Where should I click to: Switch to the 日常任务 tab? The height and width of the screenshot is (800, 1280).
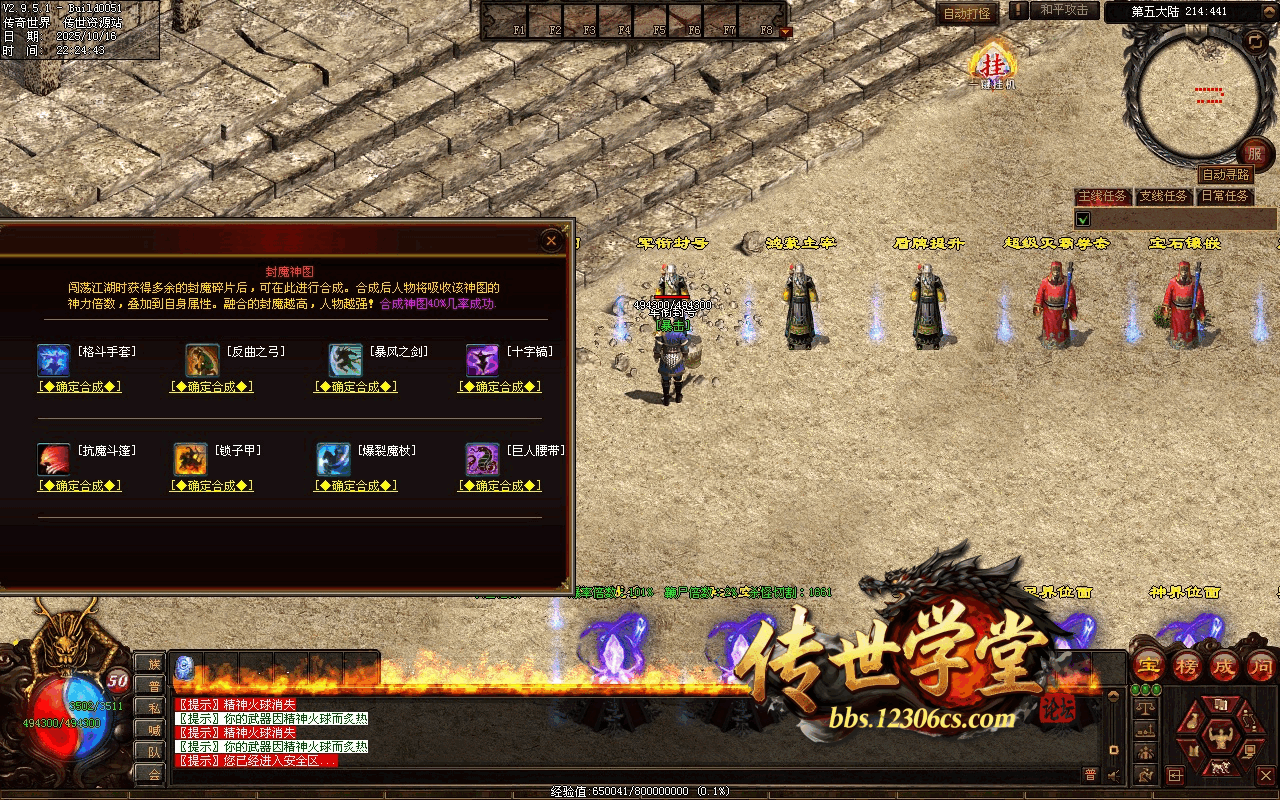1225,197
